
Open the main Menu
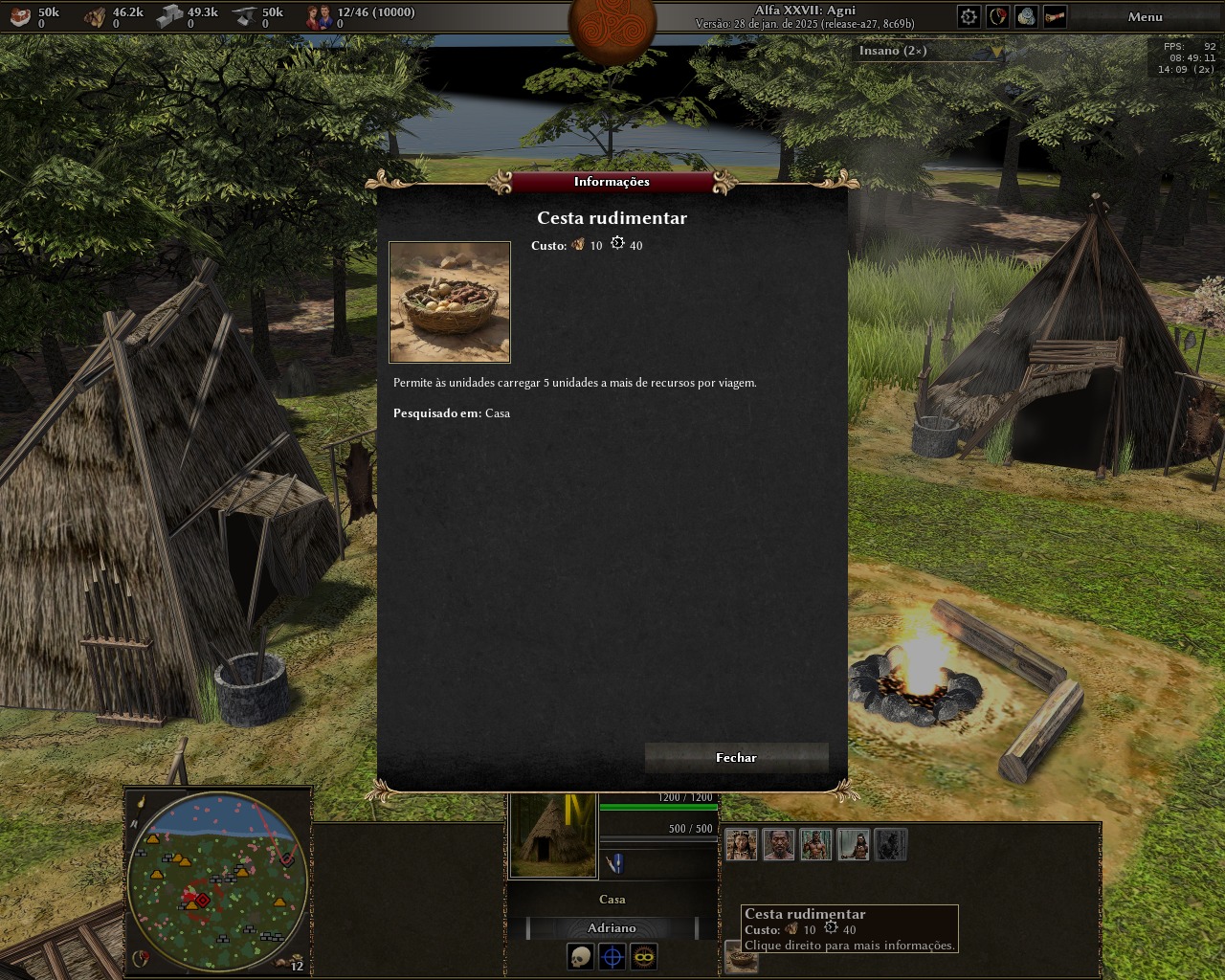coord(1145,16)
